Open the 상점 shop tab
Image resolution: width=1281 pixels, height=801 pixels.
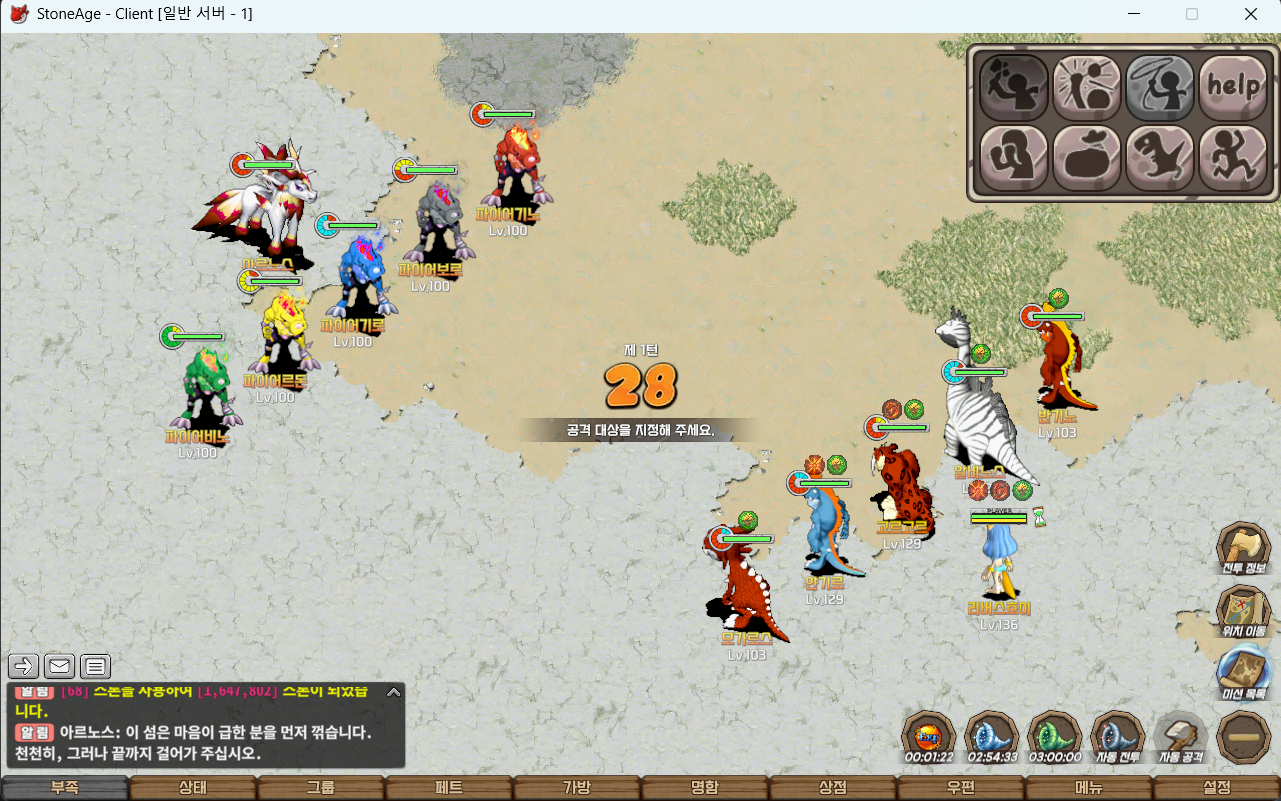(x=832, y=788)
